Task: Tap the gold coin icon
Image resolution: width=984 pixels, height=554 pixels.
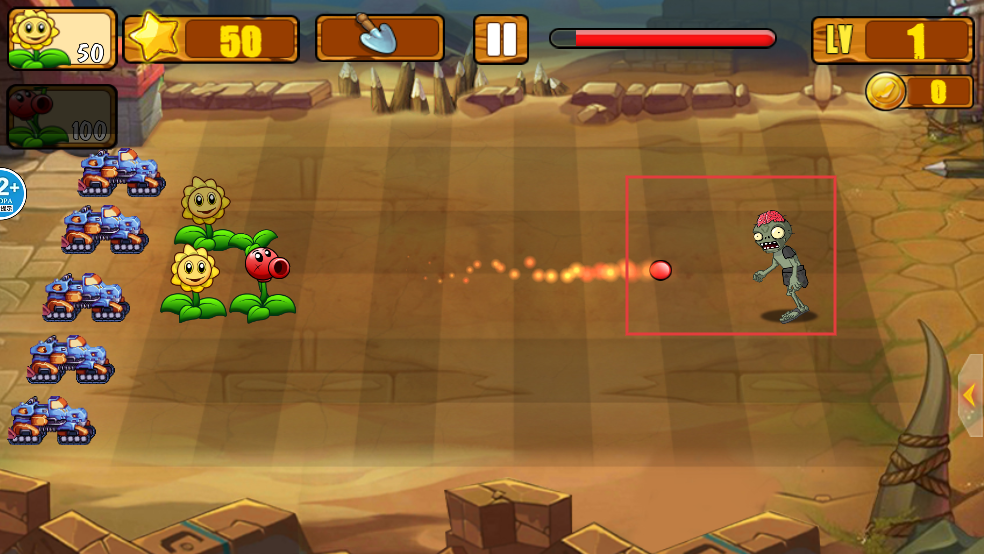Action: [886, 92]
